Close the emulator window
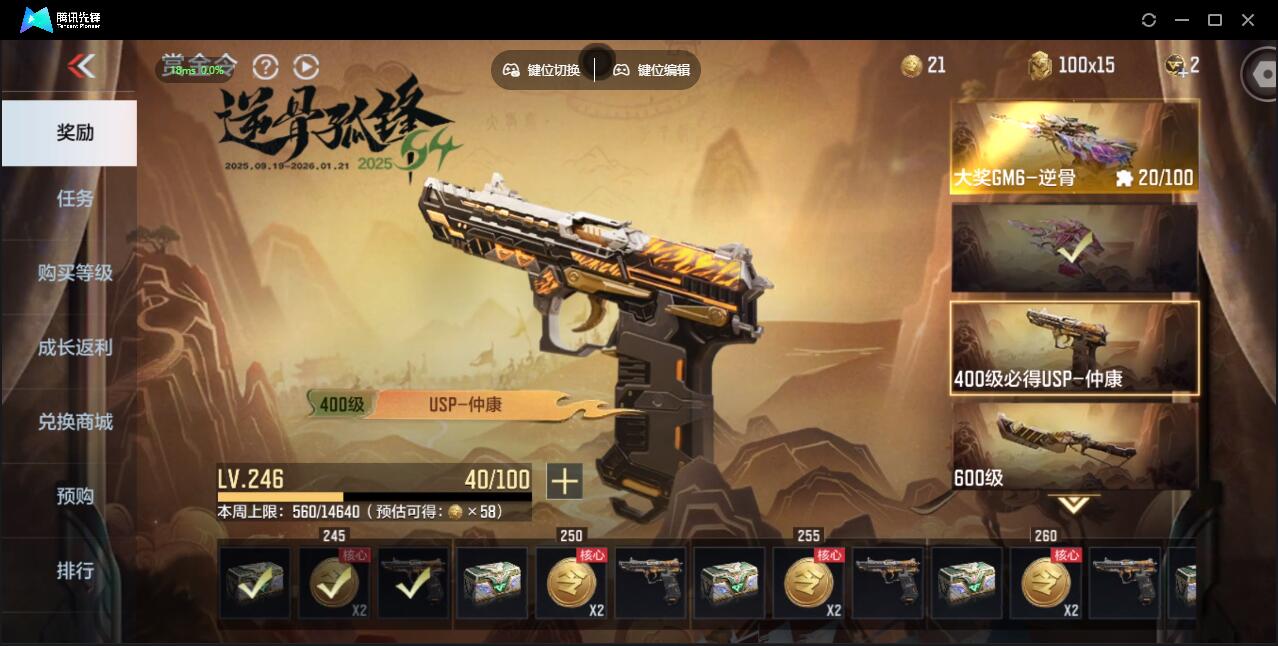 (x=1248, y=20)
